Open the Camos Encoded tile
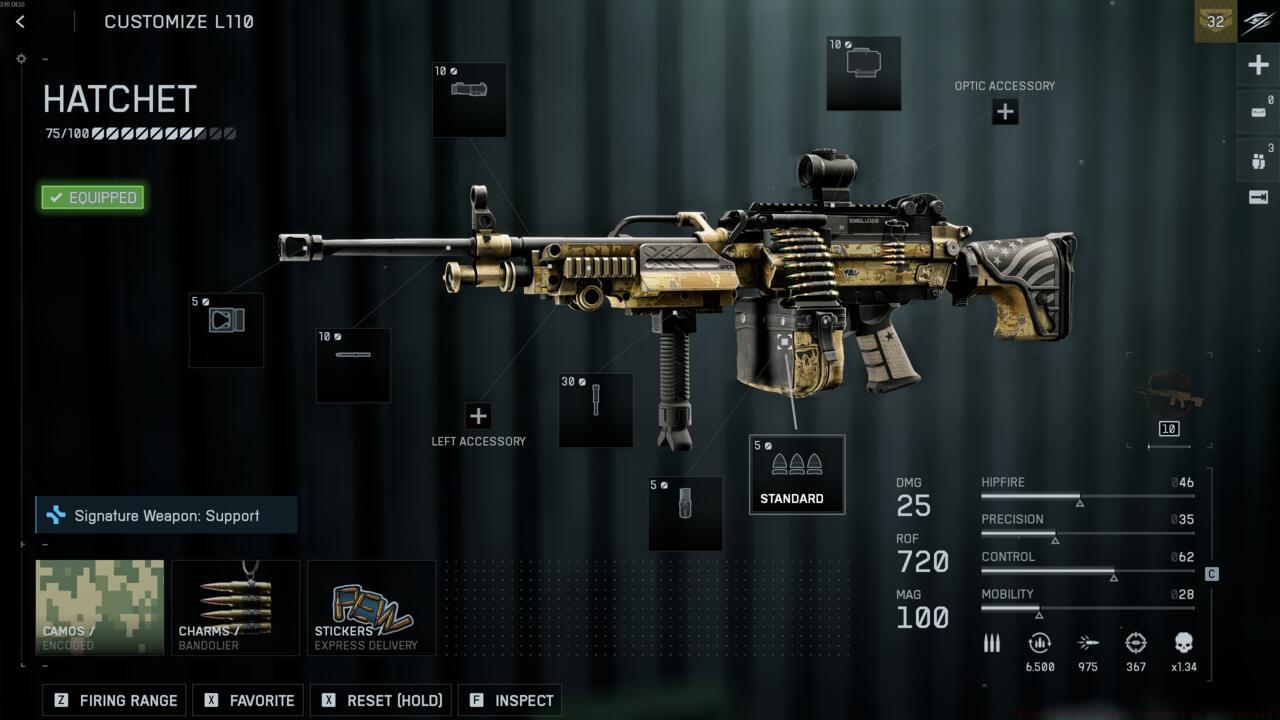Screen dimensions: 1280x720 point(100,607)
